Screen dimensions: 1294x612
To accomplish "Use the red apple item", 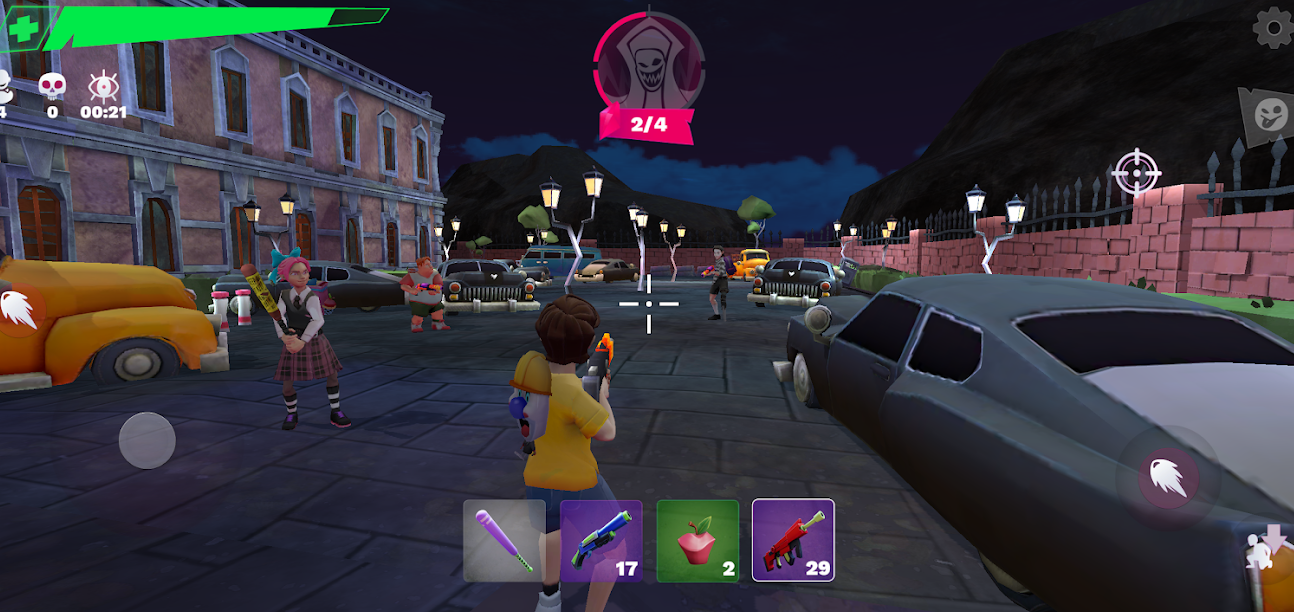I will click(698, 540).
